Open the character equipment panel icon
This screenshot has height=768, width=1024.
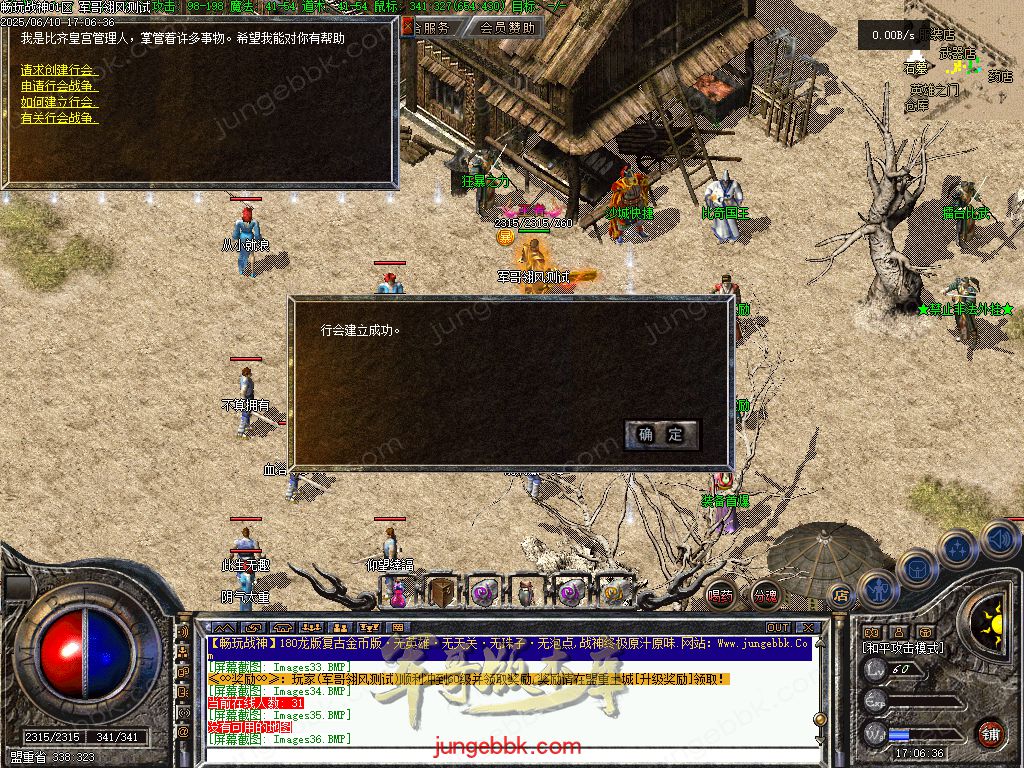[877, 588]
